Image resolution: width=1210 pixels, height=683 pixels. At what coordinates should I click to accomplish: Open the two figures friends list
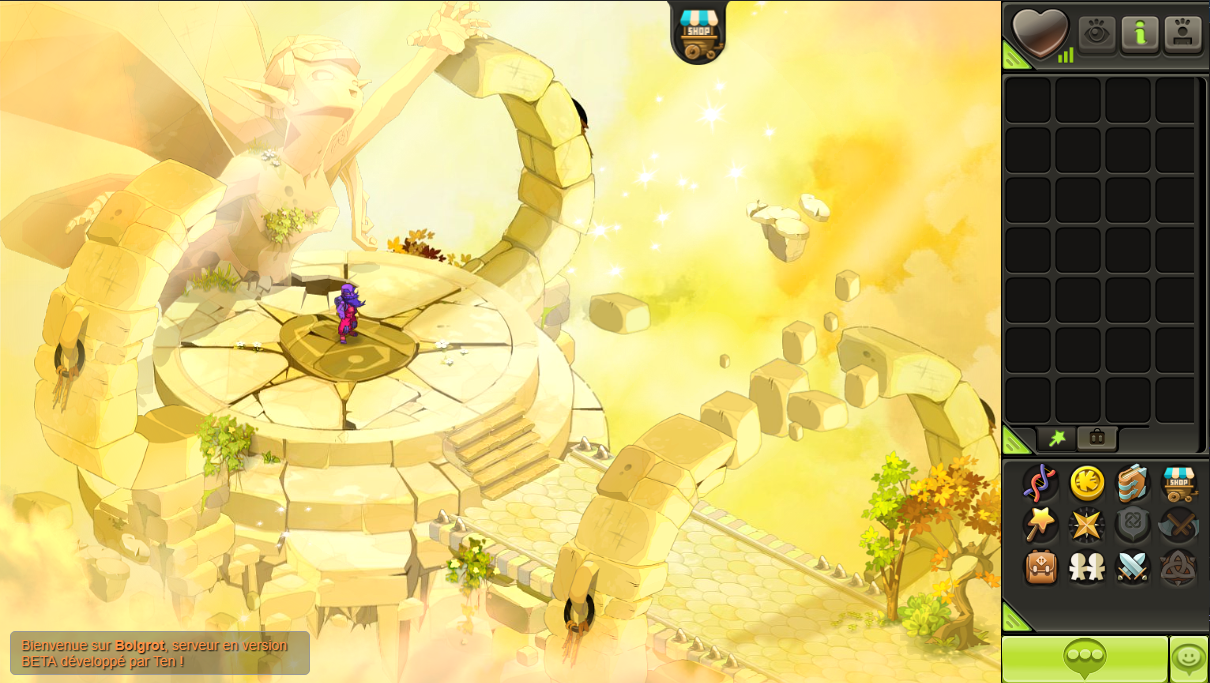pos(1087,567)
